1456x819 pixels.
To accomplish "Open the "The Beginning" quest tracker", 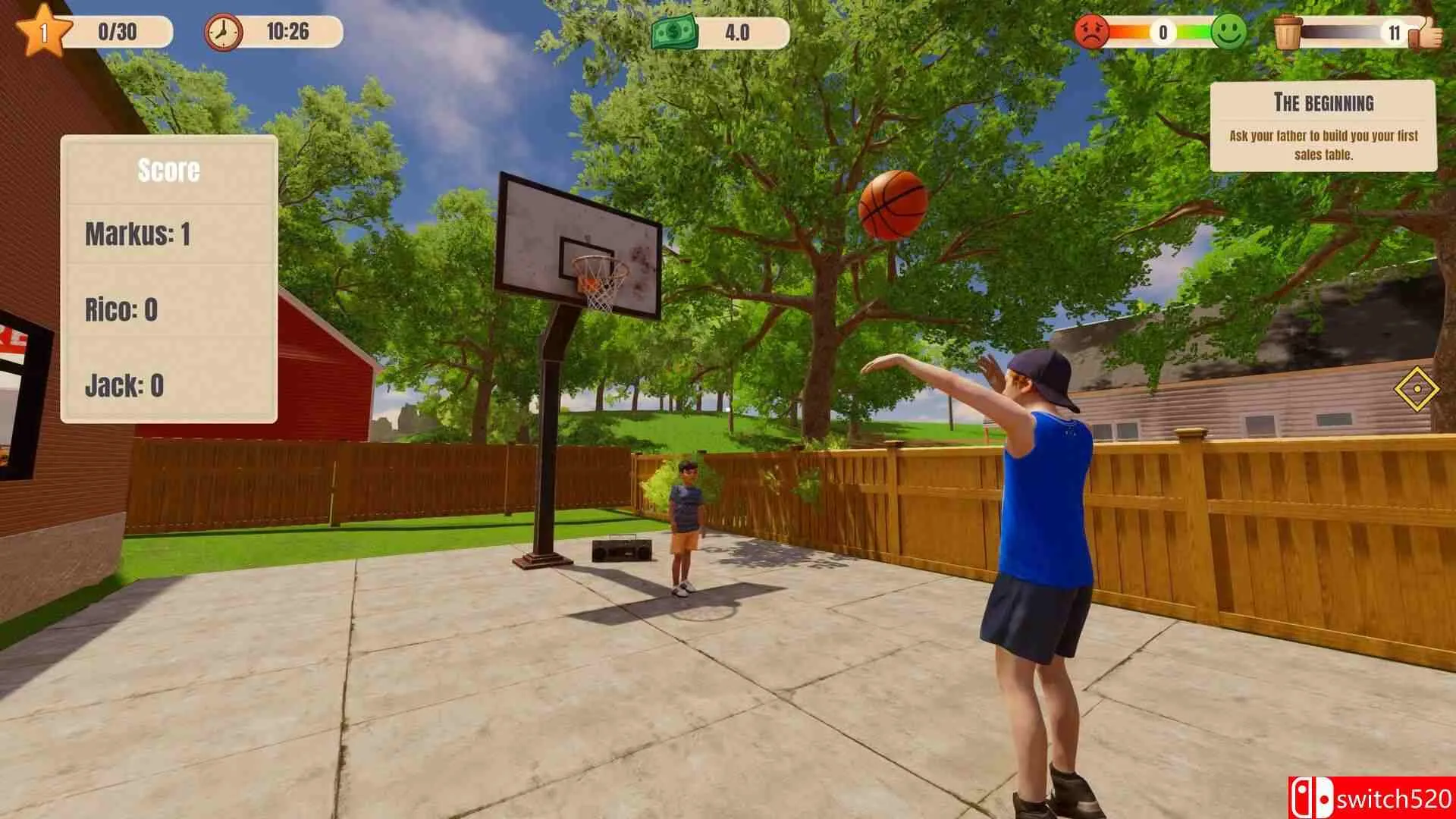I will coord(1323,126).
